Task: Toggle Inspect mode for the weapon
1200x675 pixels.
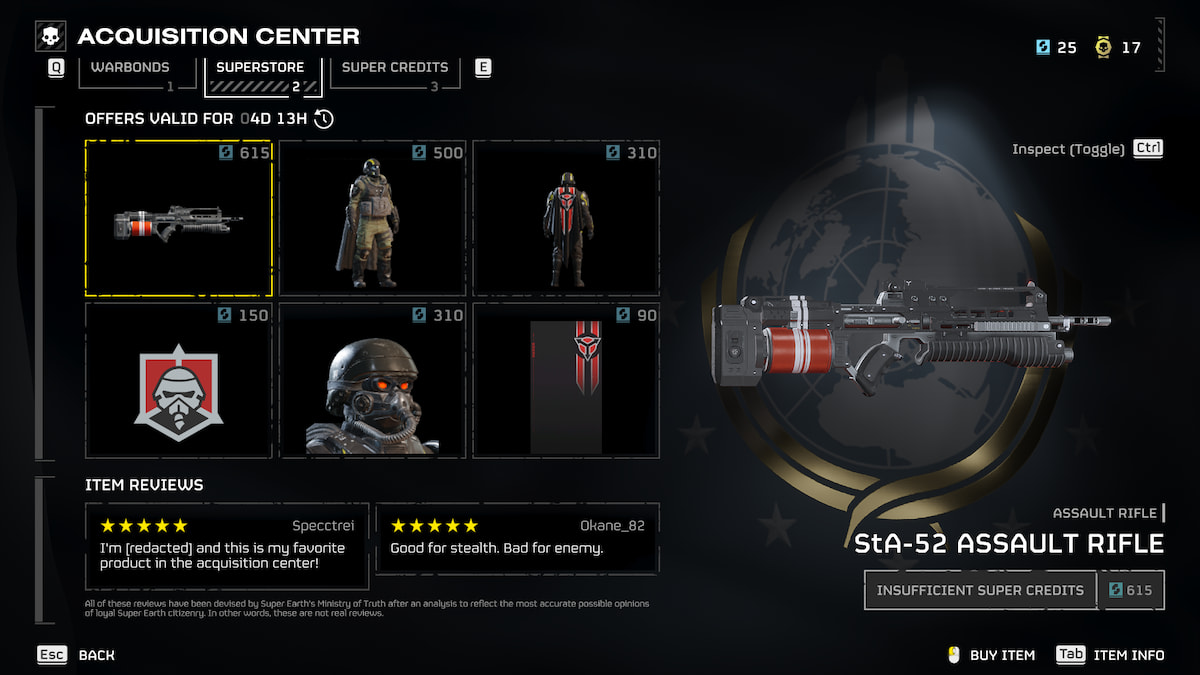Action: tap(1088, 149)
